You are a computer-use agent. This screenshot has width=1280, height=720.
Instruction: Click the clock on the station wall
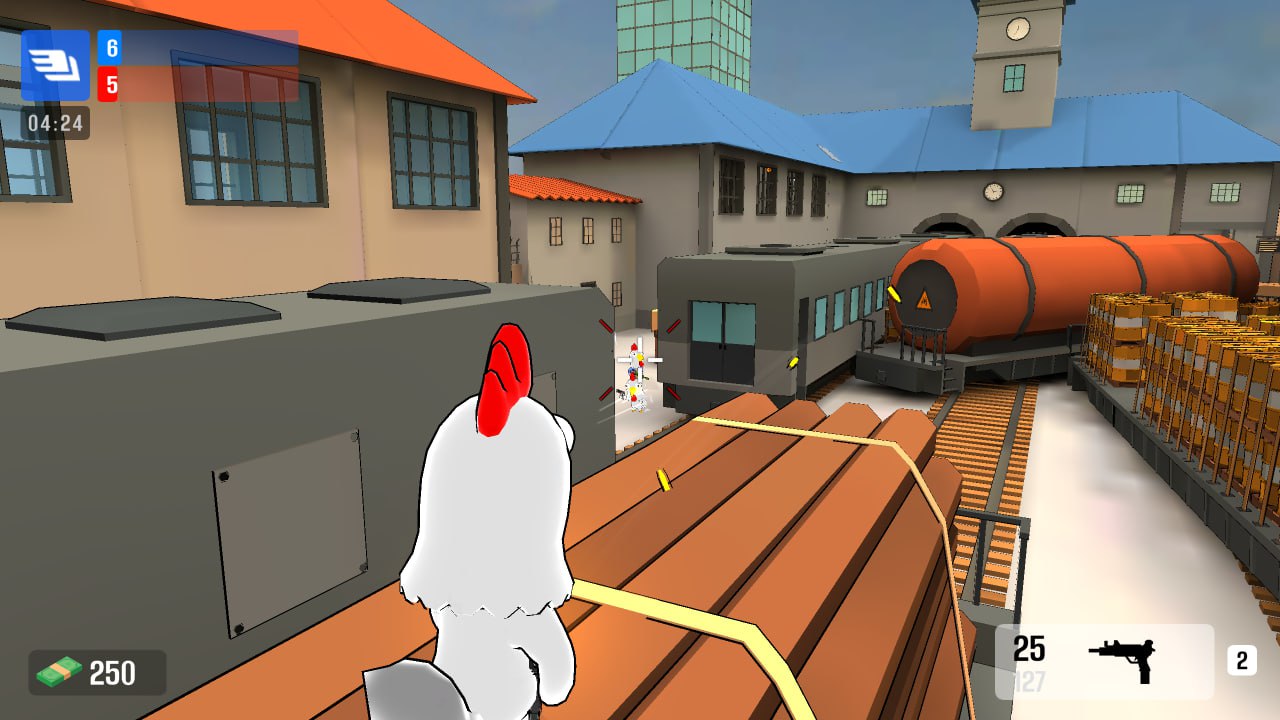[x=994, y=191]
